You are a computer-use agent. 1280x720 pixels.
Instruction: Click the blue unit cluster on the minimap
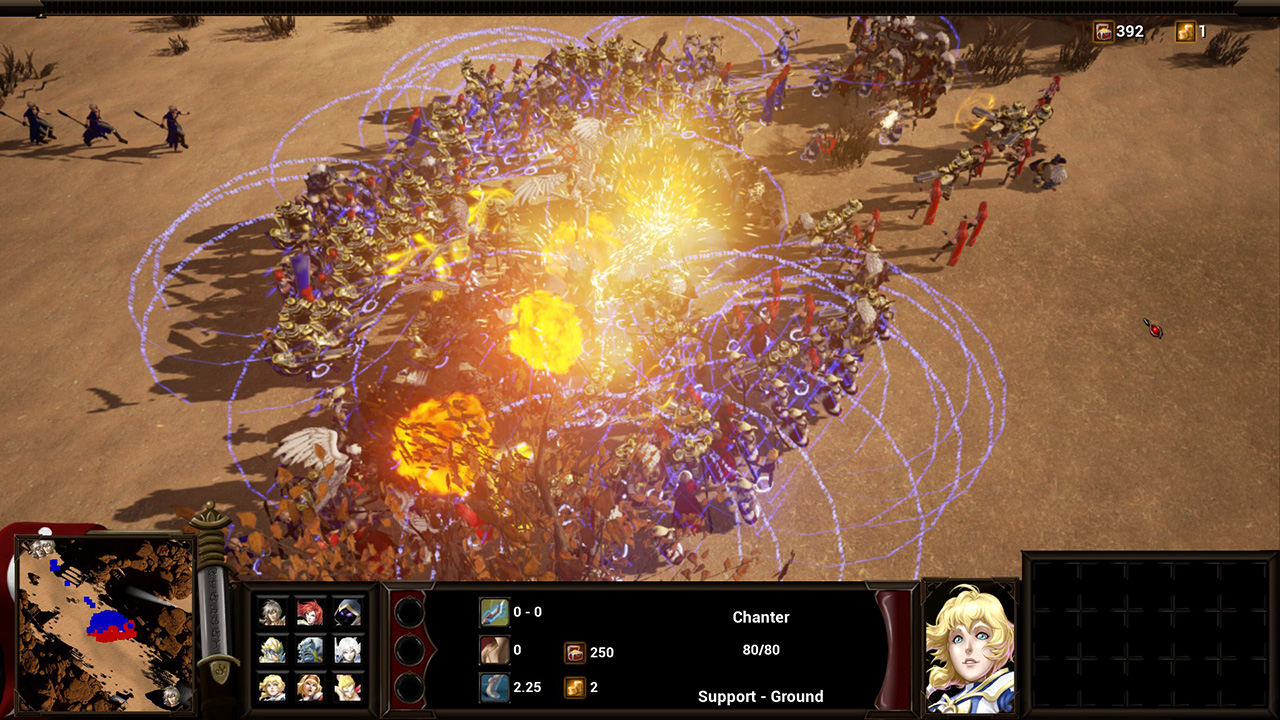107,619
